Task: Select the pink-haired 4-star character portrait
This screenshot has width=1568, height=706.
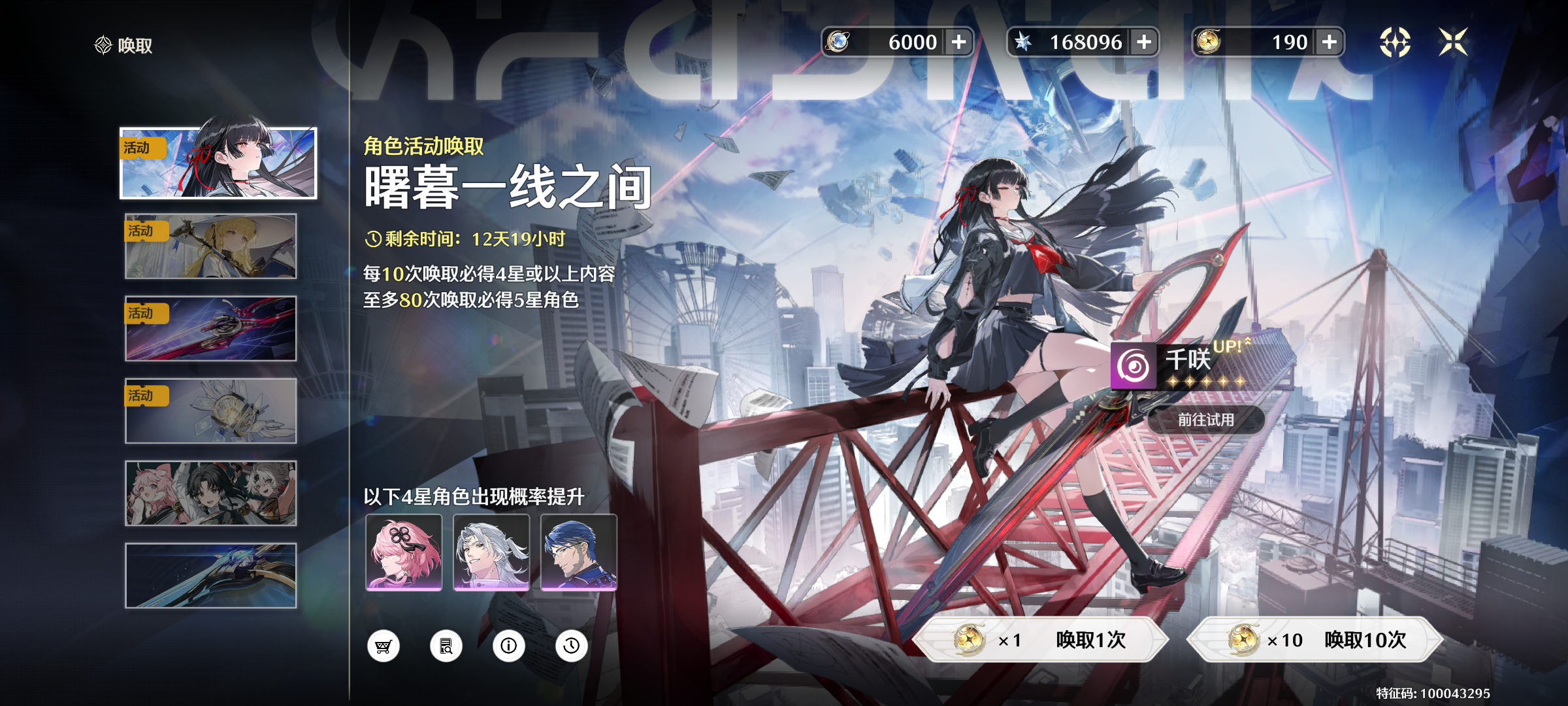Action: 405,552
